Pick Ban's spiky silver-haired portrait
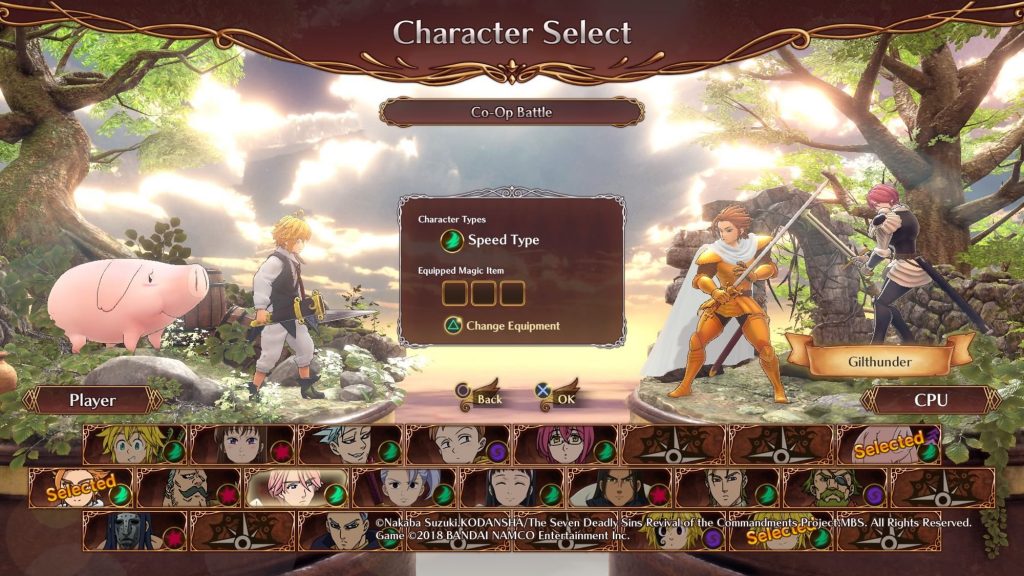The image size is (1024, 576). 351,445
